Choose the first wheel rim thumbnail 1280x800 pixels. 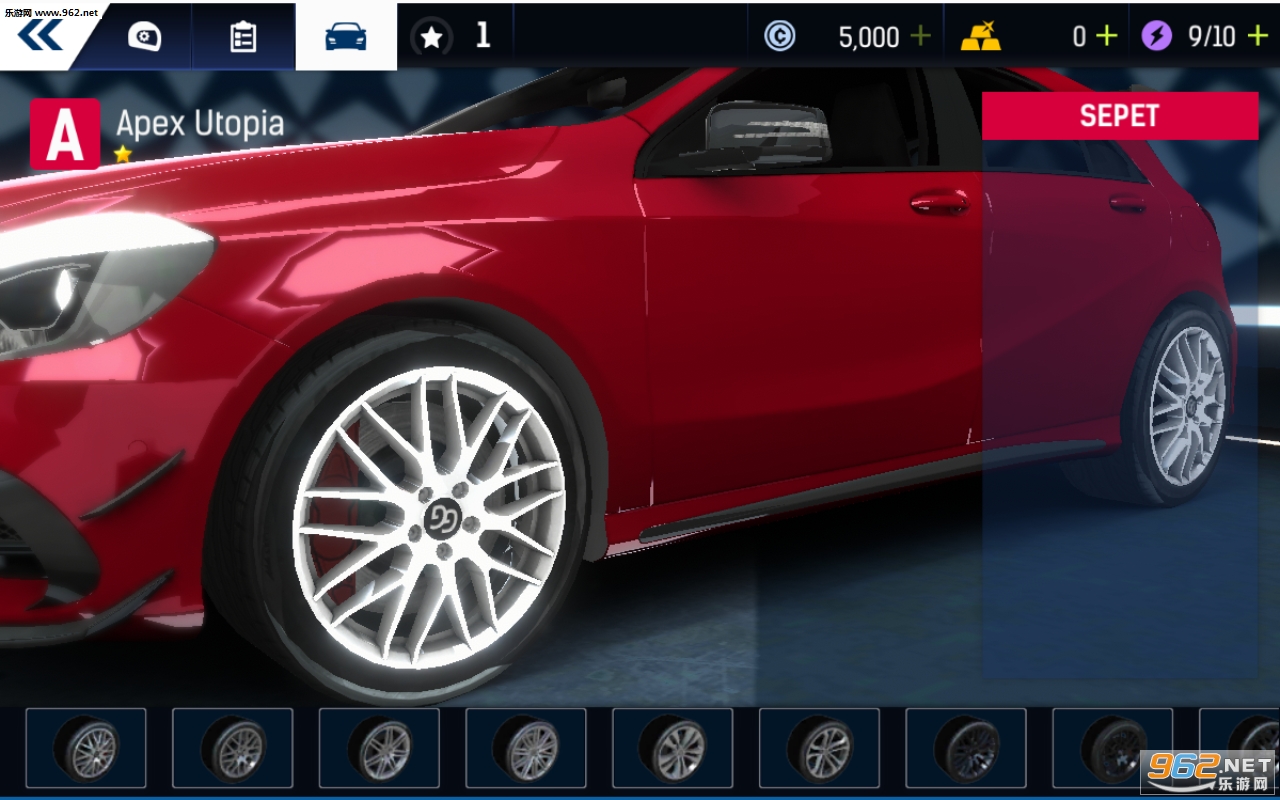pyautogui.click(x=86, y=747)
